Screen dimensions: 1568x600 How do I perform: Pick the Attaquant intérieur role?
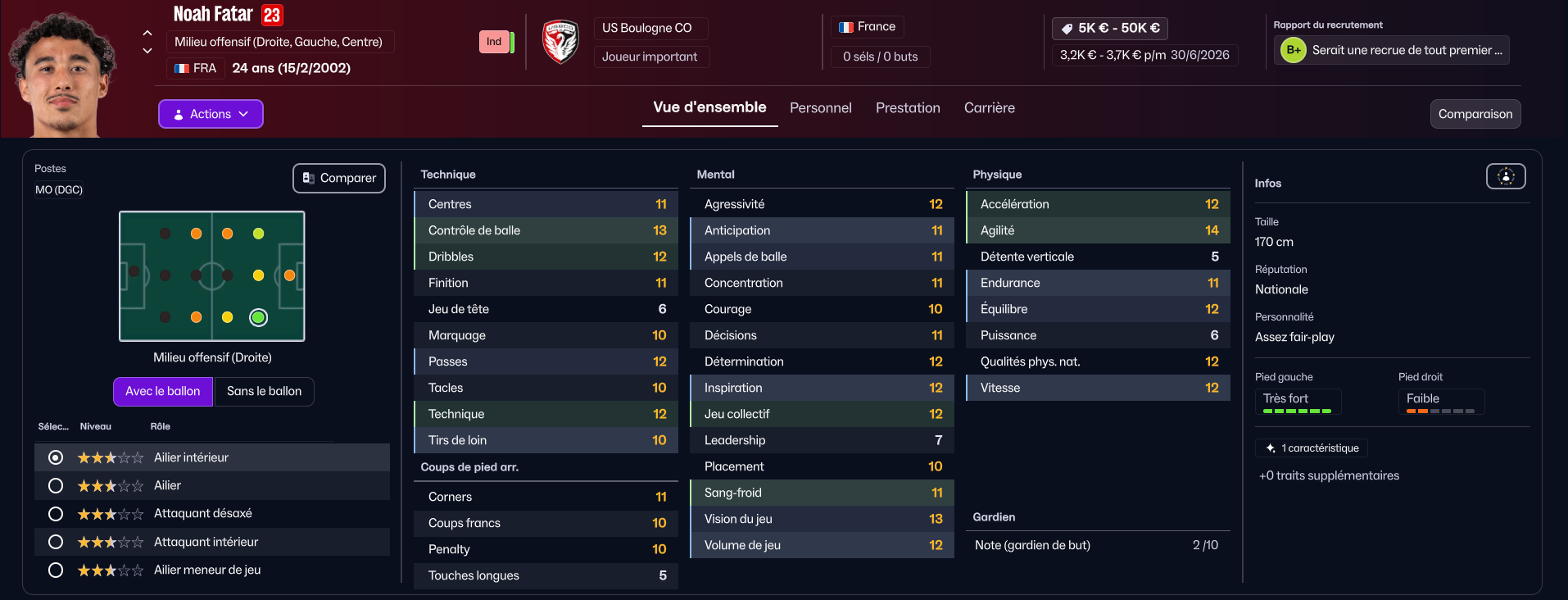coord(56,542)
